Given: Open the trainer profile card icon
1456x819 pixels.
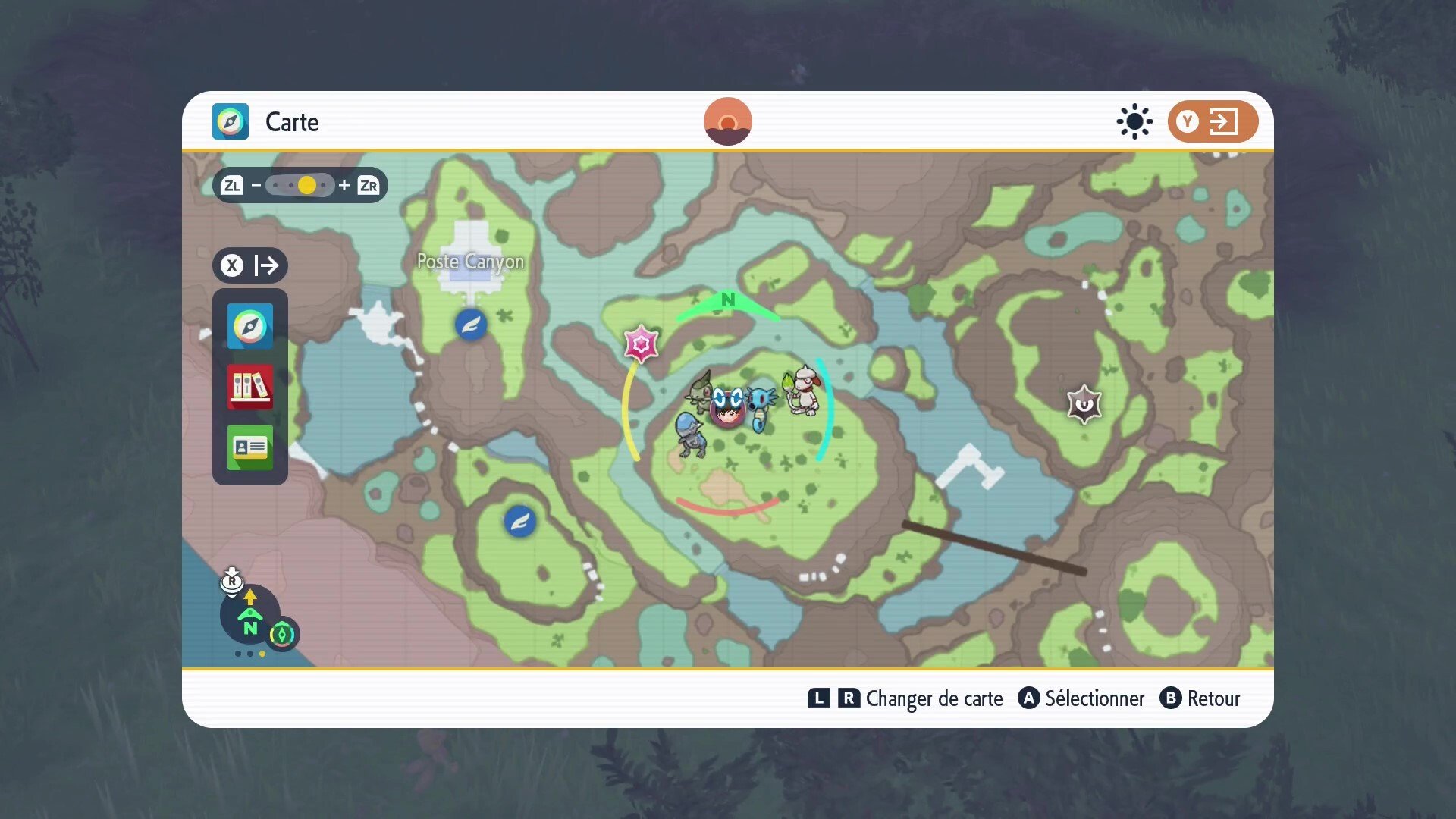Looking at the screenshot, I should 249,447.
